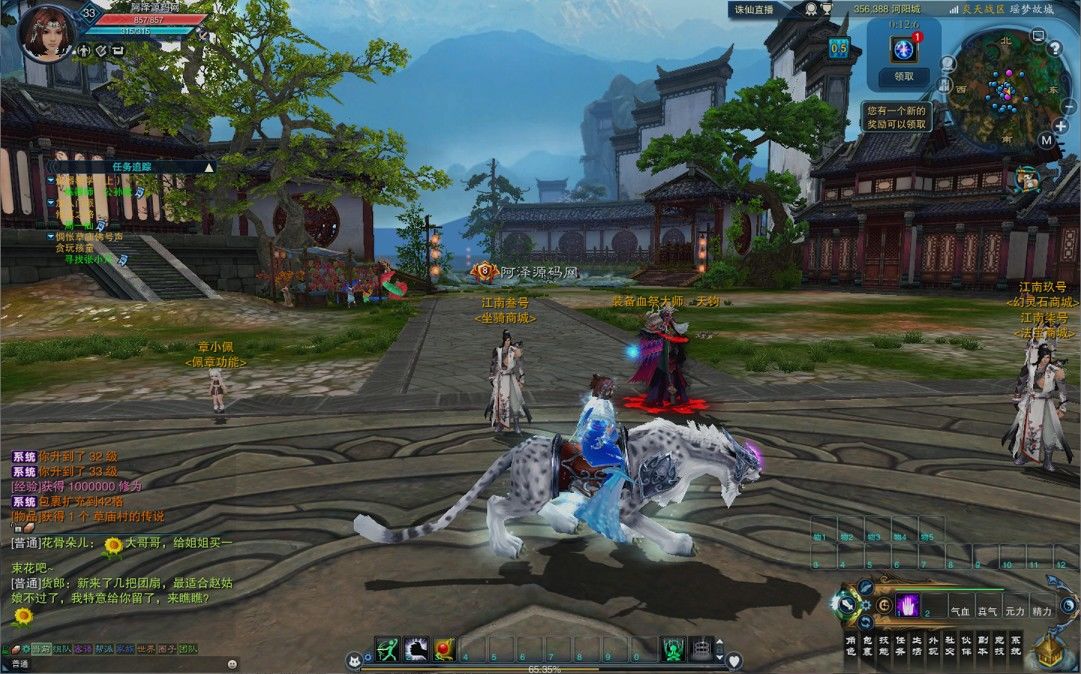Open the 系统 system menu
1081x674 pixels.
coord(1015,644)
